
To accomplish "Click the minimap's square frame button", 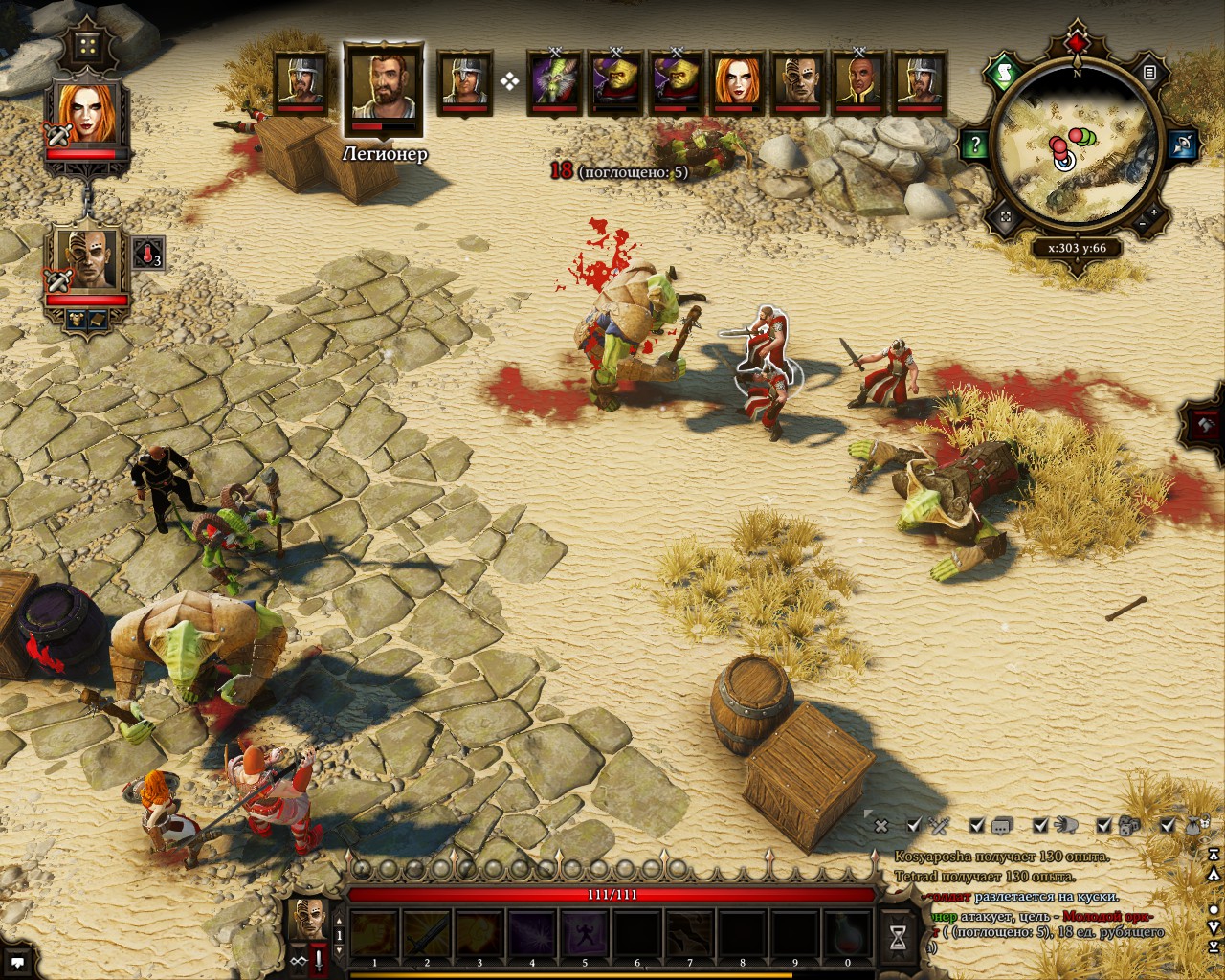I will pos(1006,218).
